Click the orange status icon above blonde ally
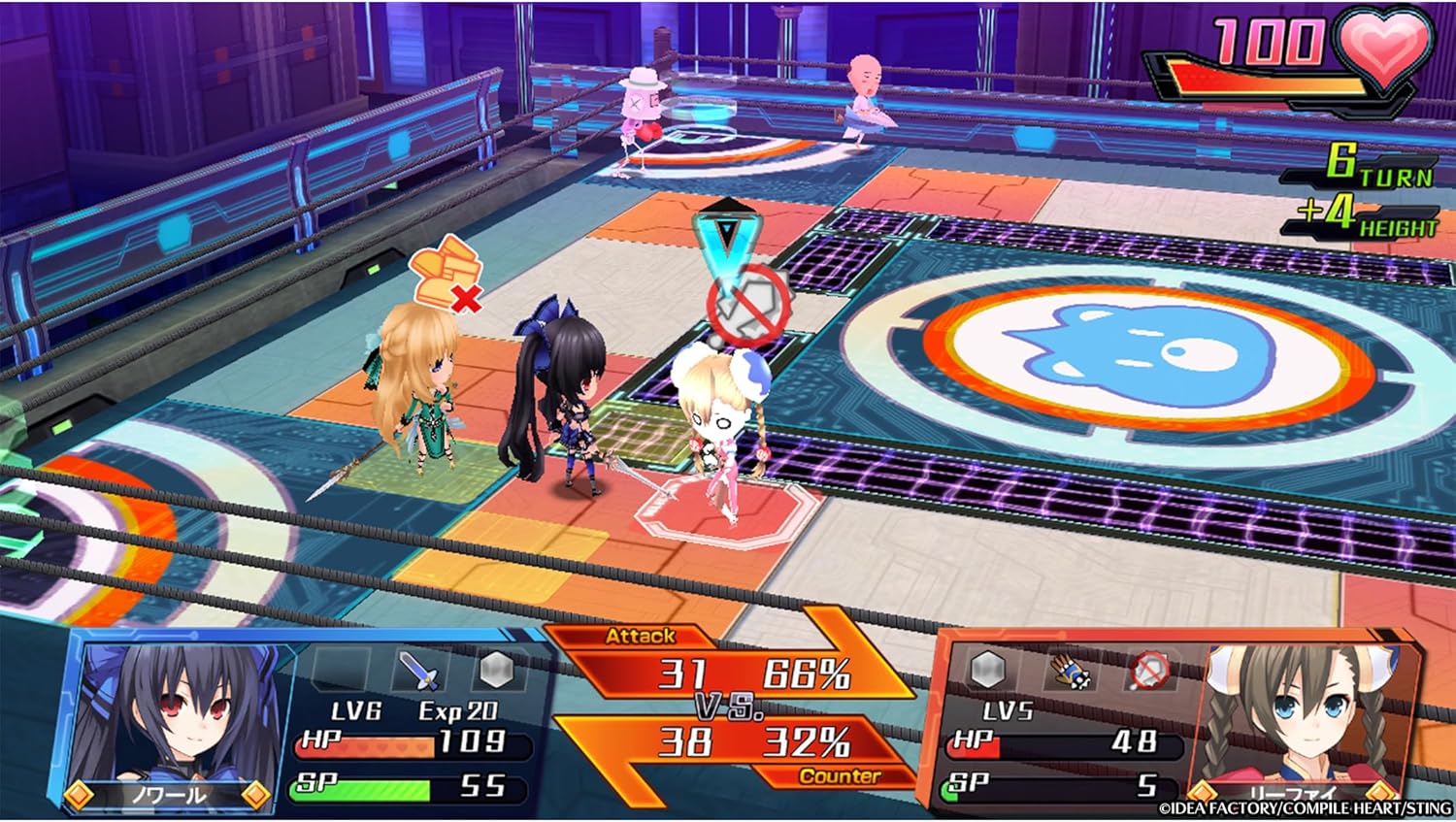The height and width of the screenshot is (822, 1456). 447,272
